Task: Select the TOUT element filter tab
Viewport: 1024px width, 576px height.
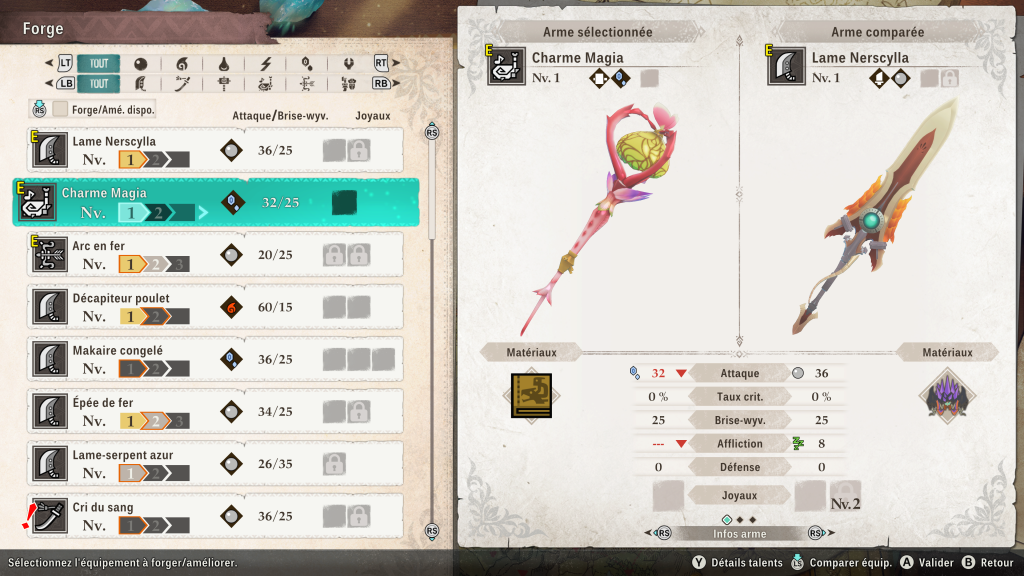Action: point(98,64)
